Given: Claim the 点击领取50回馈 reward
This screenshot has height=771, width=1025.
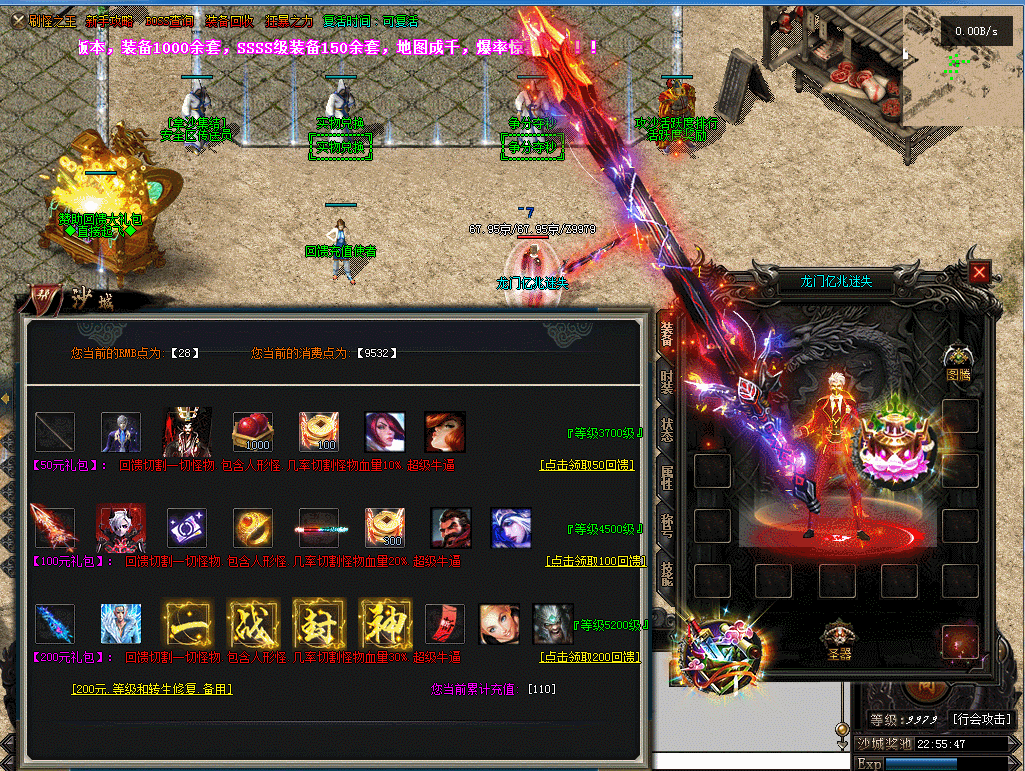Looking at the screenshot, I should pyautogui.click(x=588, y=465).
